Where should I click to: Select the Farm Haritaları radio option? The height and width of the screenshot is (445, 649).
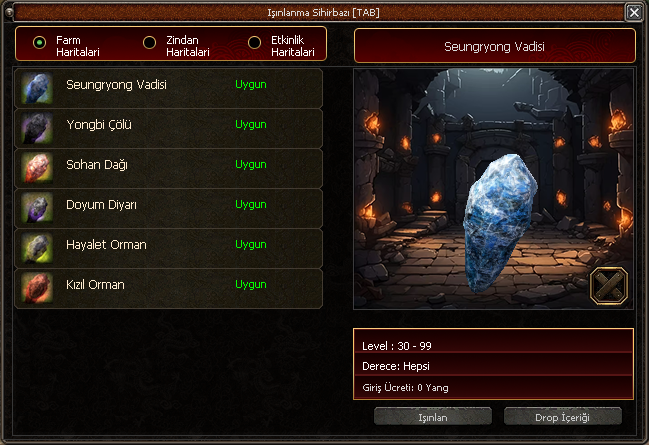point(40,42)
